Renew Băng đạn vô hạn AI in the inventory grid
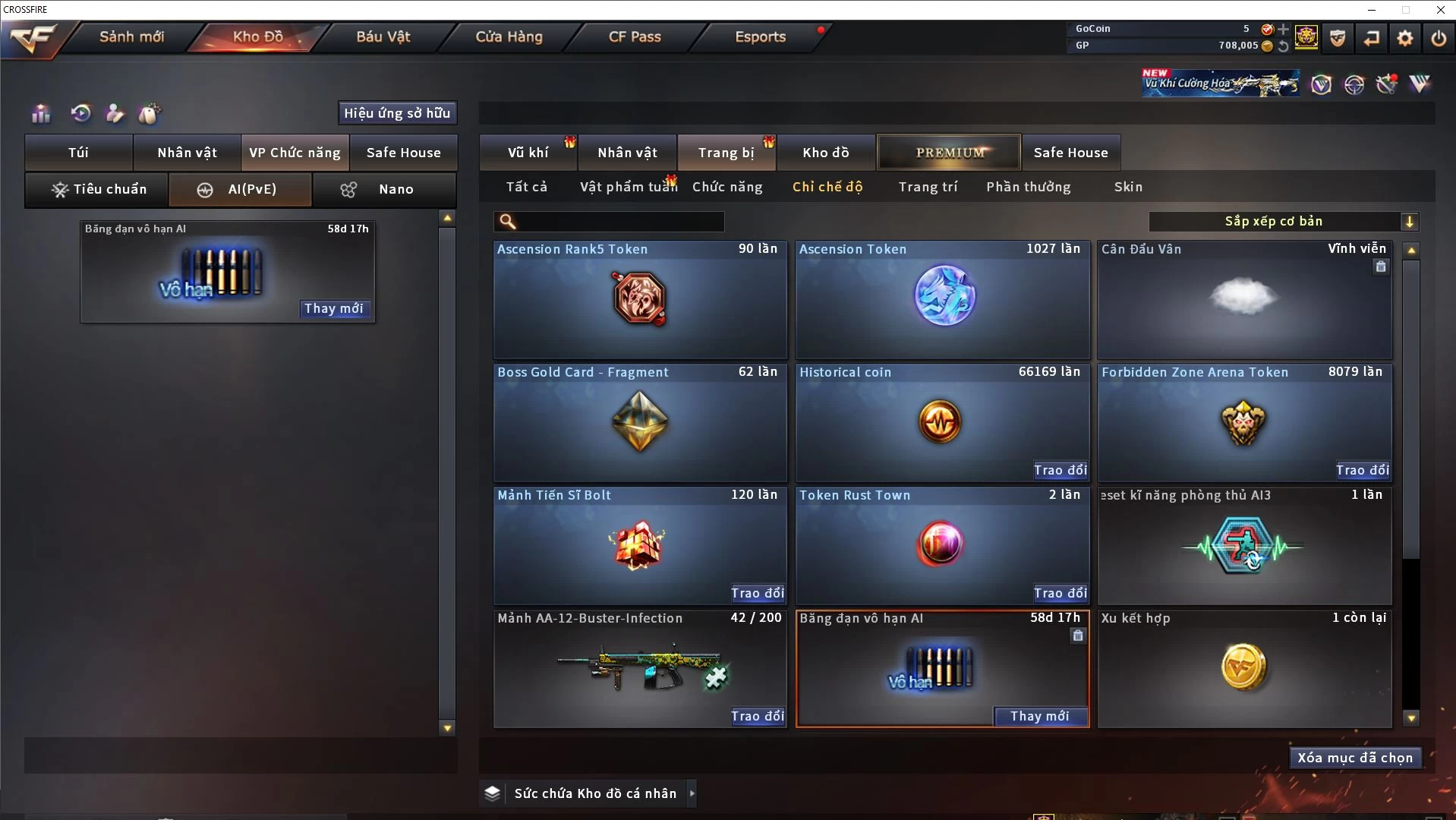This screenshot has width=1456, height=820. pos(1040,716)
